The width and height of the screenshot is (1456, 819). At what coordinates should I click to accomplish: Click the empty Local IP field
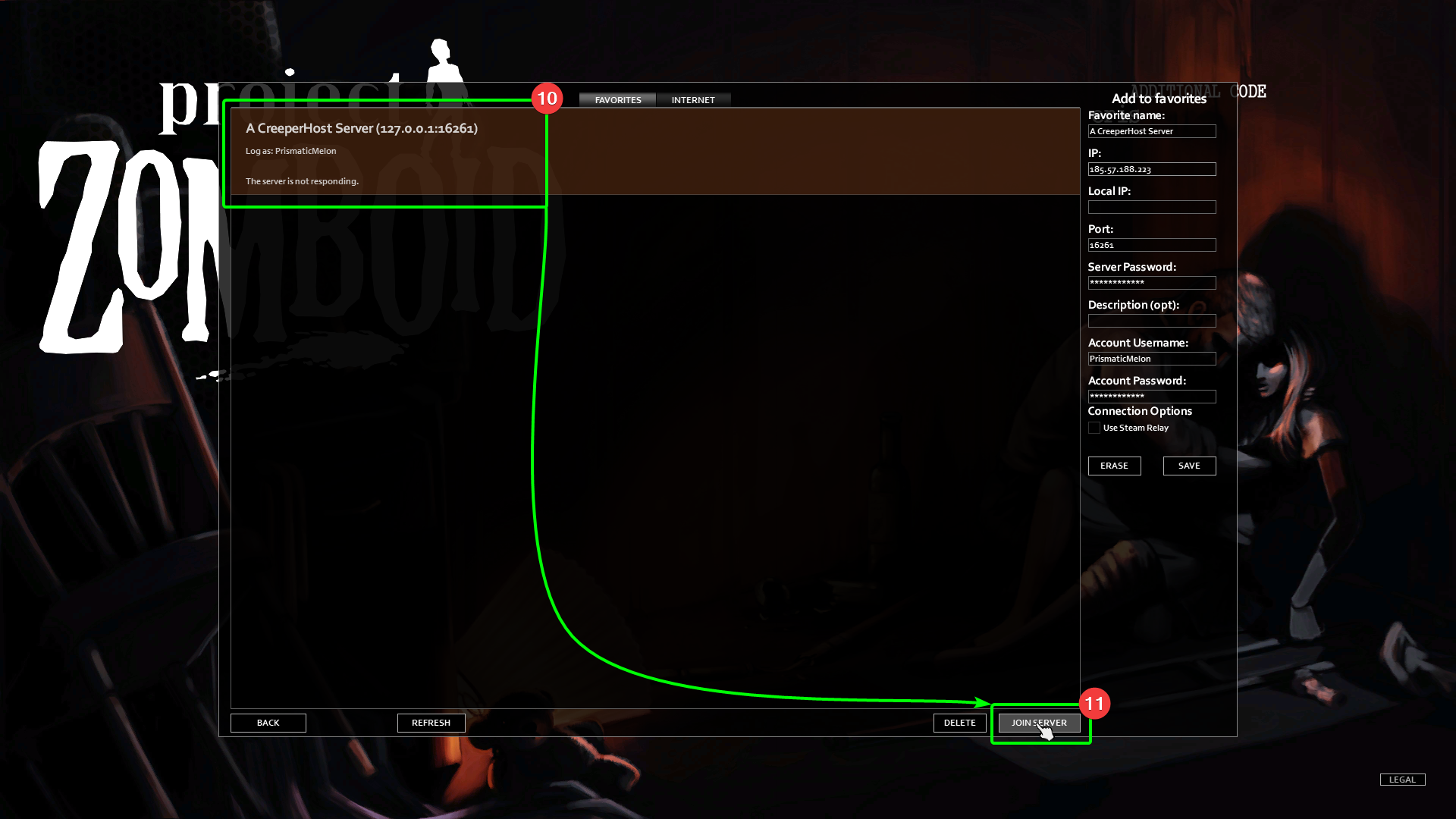pos(1152,207)
